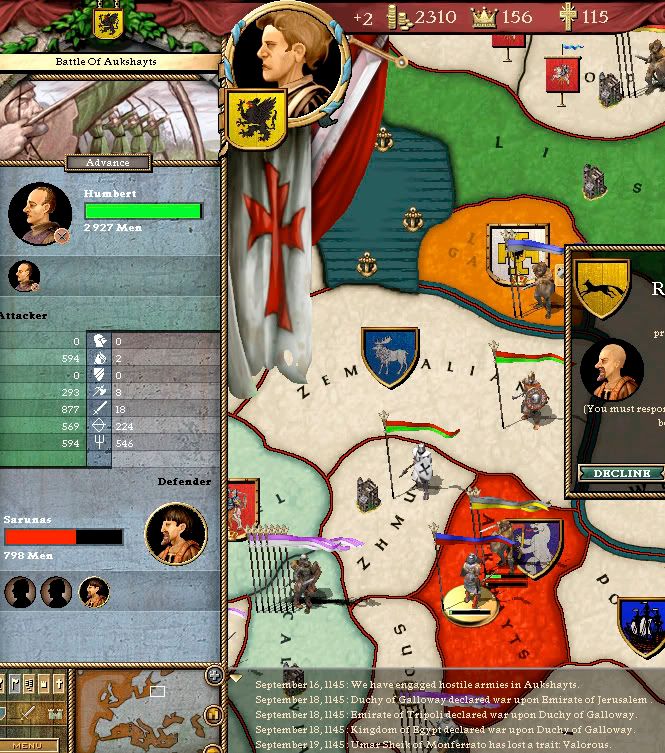Click the small defender leader portrait
Viewport: 665px width, 753px height.
click(94, 592)
